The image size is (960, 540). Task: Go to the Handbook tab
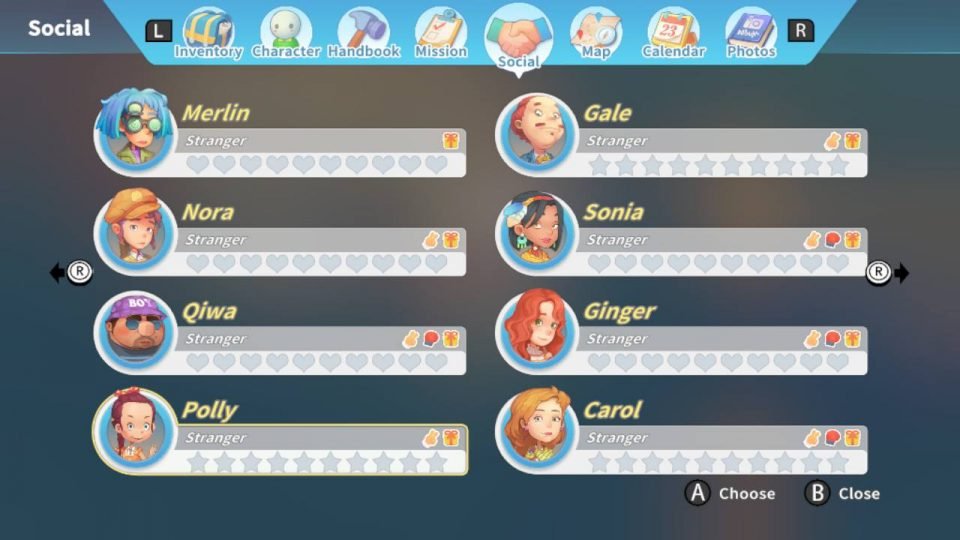point(363,34)
